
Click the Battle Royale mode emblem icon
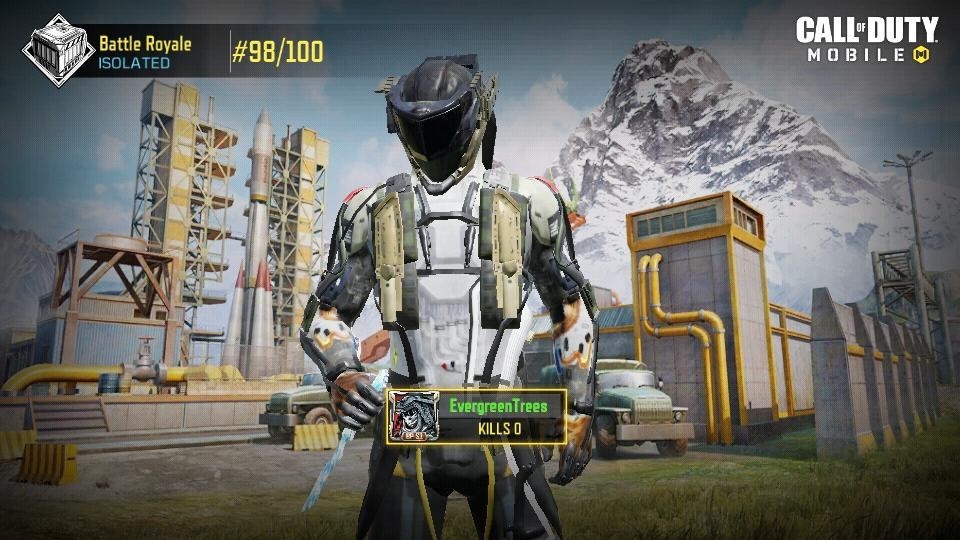(x=58, y=49)
